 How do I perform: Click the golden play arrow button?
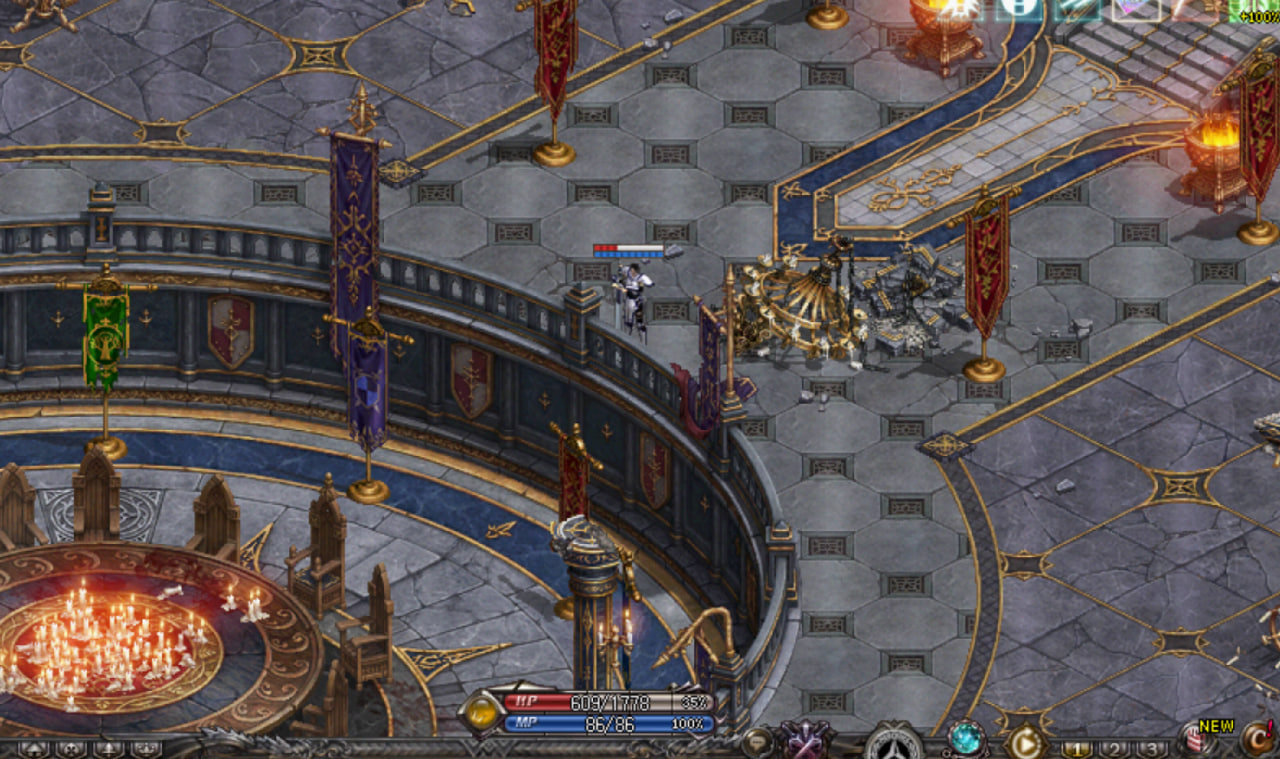[1025, 743]
